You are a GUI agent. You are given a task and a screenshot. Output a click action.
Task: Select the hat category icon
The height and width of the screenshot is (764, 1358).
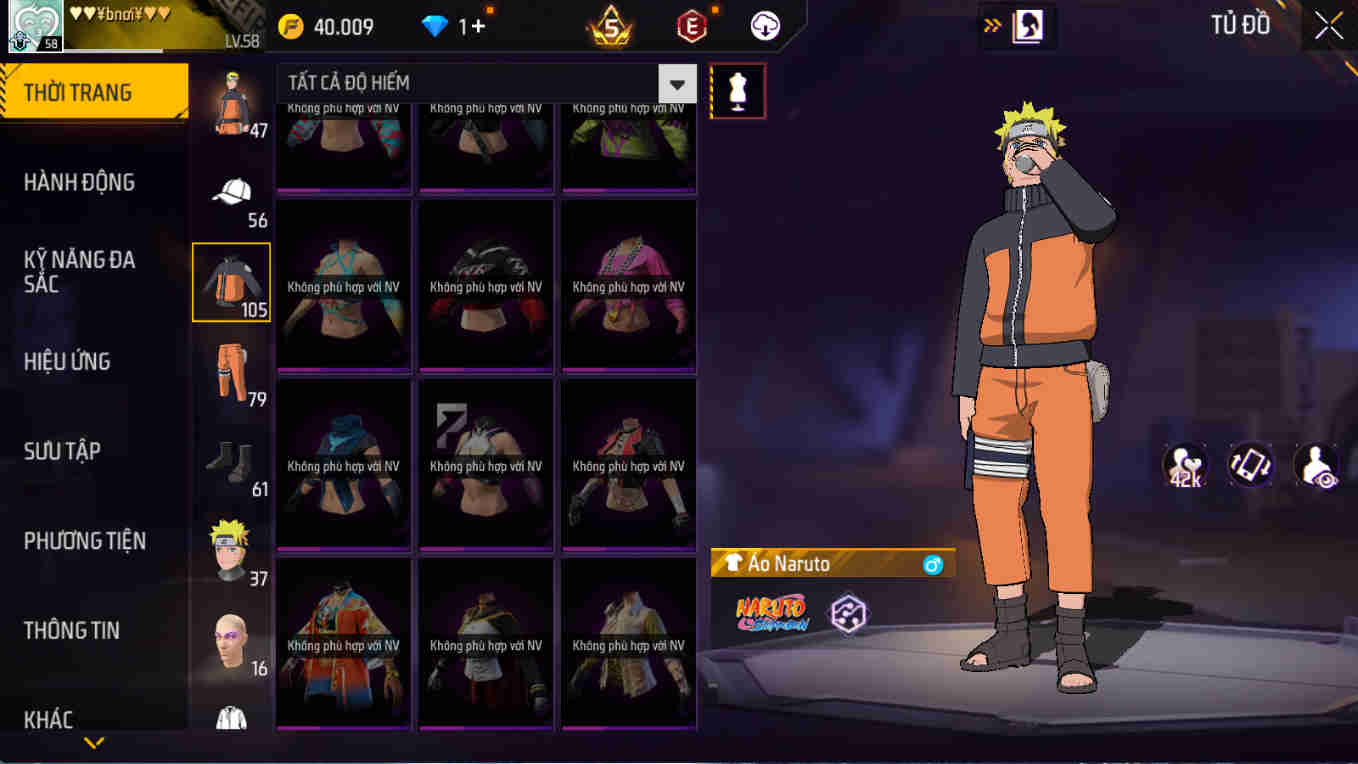coord(231,190)
